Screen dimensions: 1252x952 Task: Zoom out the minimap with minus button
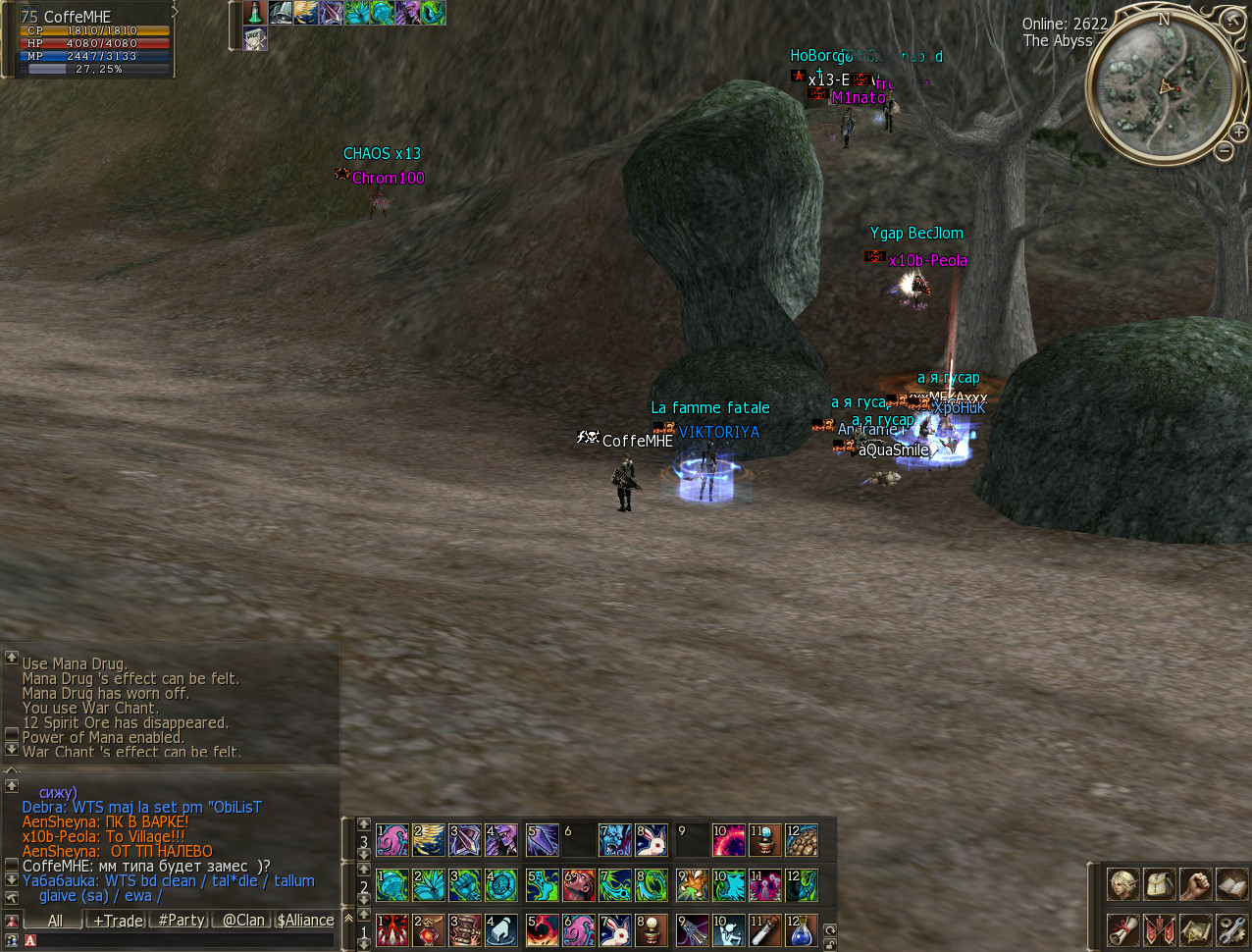(1225, 151)
